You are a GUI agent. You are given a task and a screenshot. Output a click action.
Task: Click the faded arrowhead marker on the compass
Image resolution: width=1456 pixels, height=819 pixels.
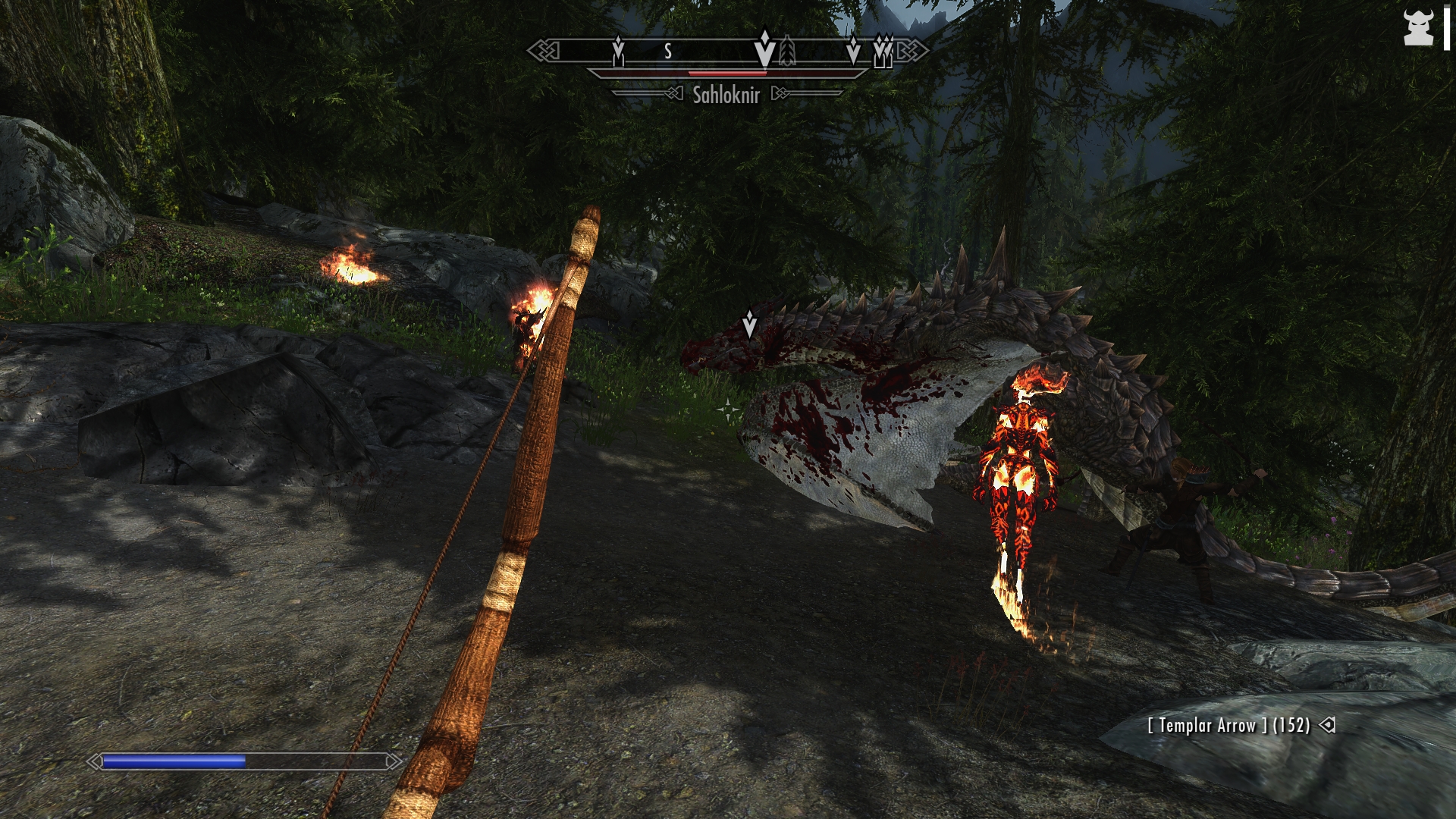[787, 52]
